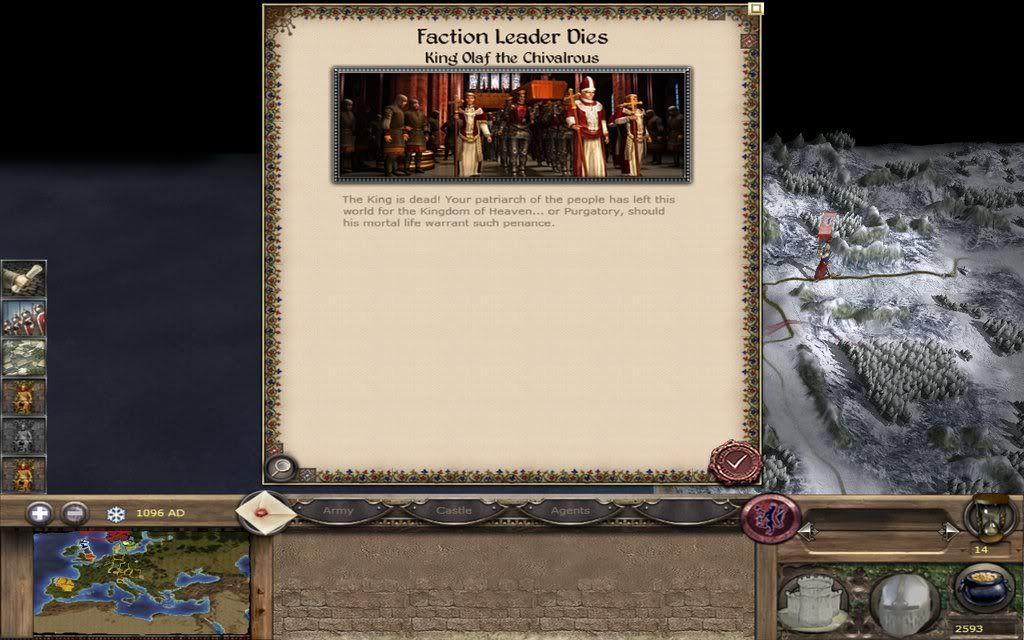Screen dimensions: 1024x640
Task: Open the recruitment knight helmet button
Action: click(x=904, y=602)
